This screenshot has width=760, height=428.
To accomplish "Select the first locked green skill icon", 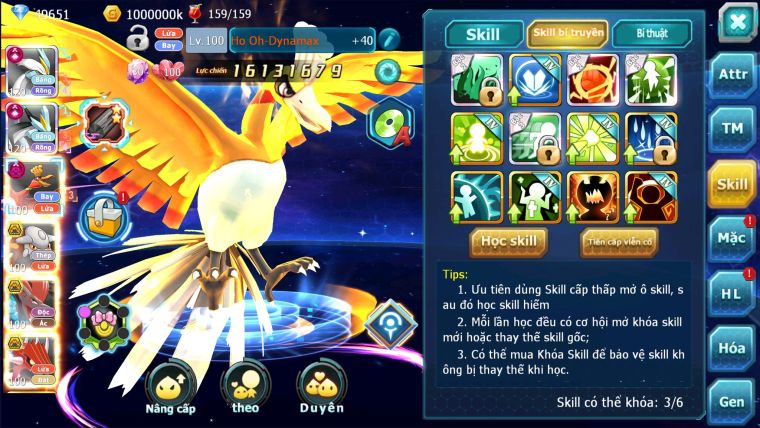I will [x=476, y=79].
